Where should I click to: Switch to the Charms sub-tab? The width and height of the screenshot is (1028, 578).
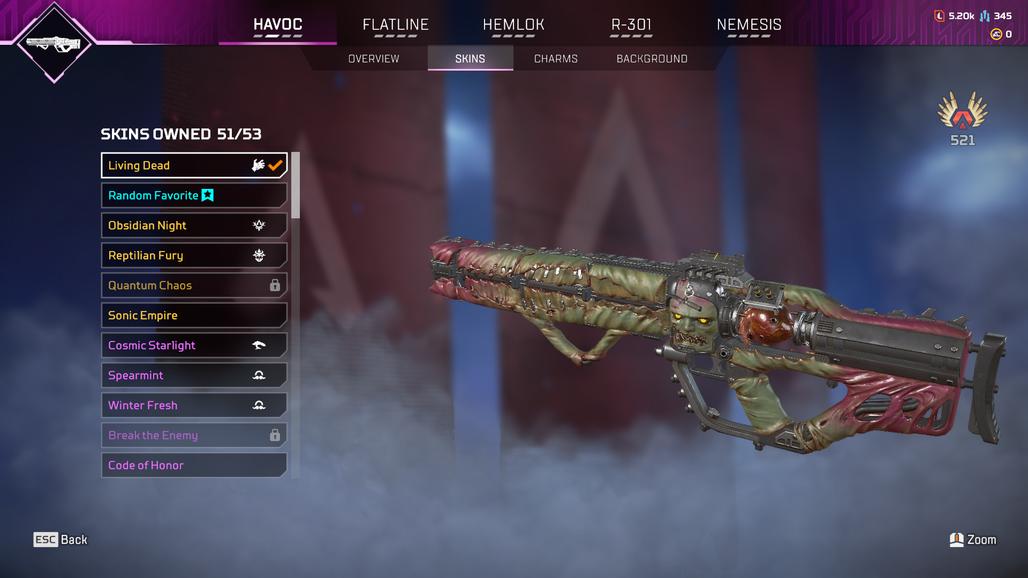[555, 59]
